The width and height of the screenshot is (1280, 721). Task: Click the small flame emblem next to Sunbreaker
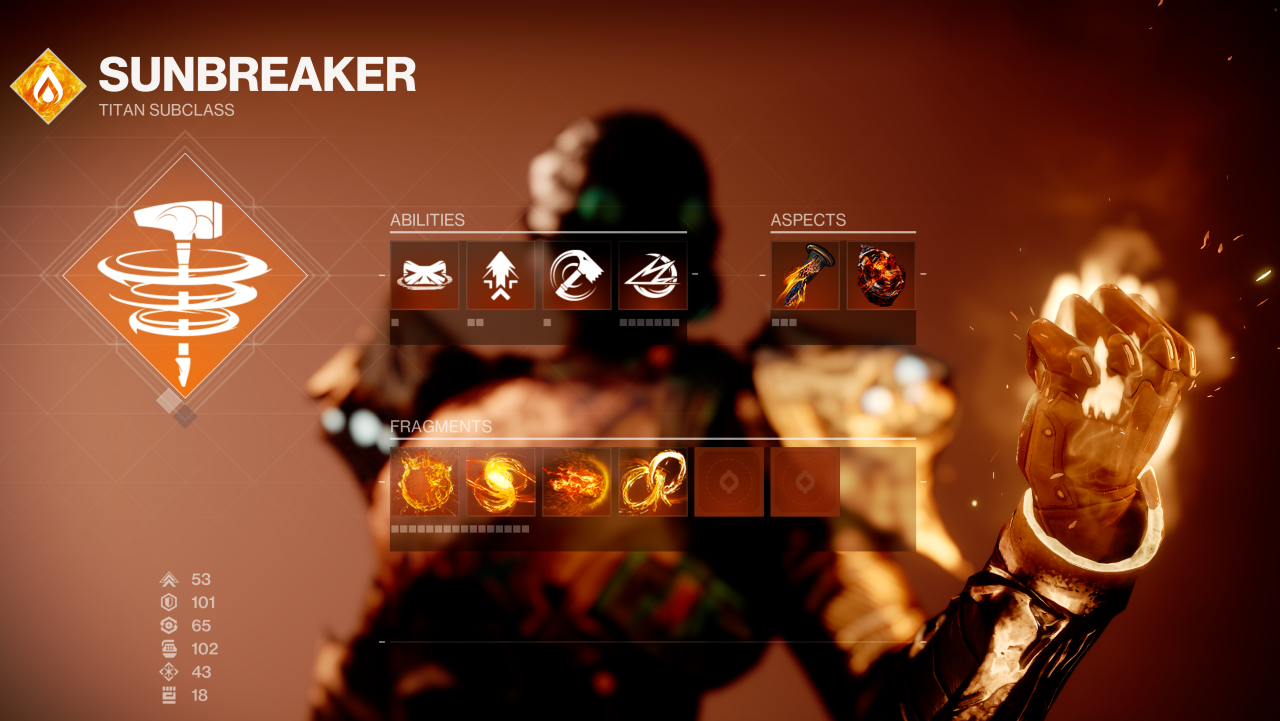(46, 74)
